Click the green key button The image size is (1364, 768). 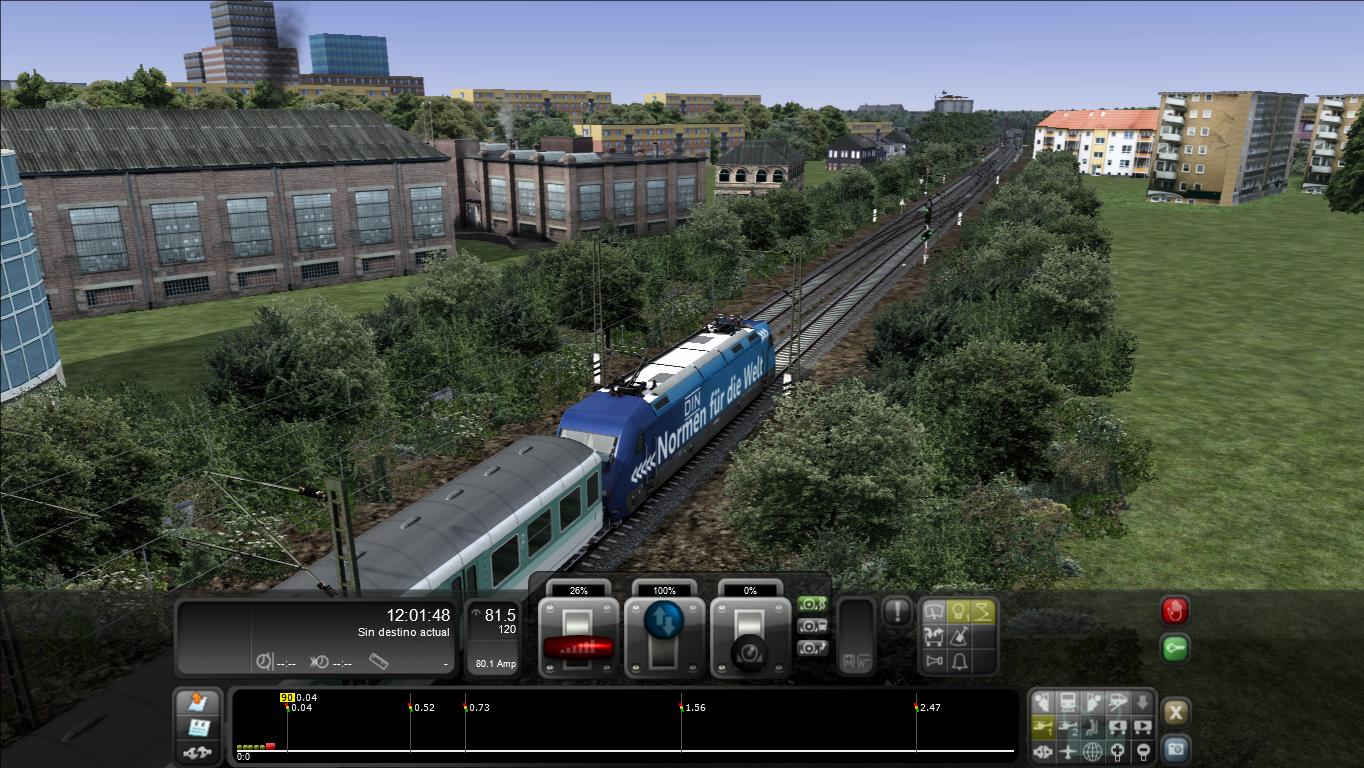coord(1174,649)
